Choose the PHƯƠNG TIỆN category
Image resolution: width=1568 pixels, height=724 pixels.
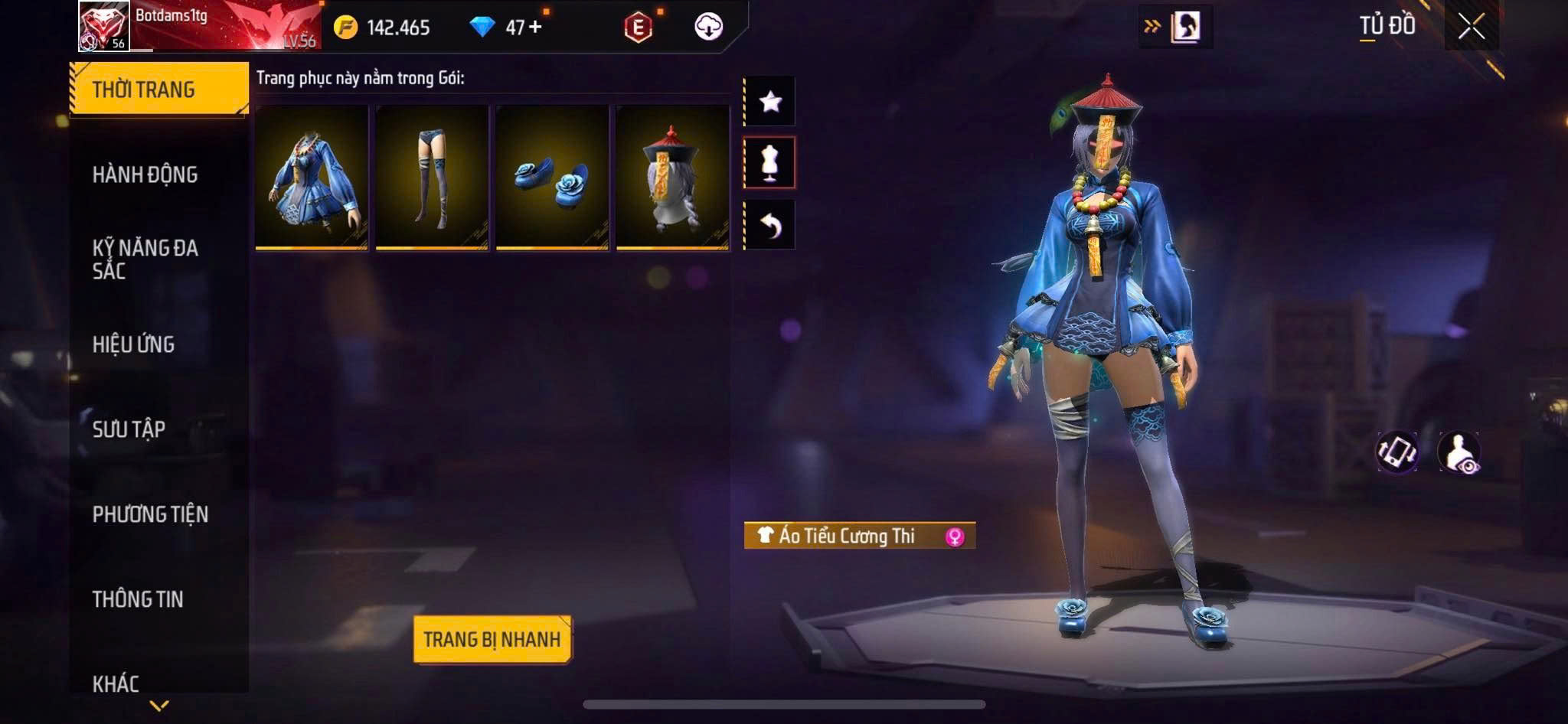point(150,514)
